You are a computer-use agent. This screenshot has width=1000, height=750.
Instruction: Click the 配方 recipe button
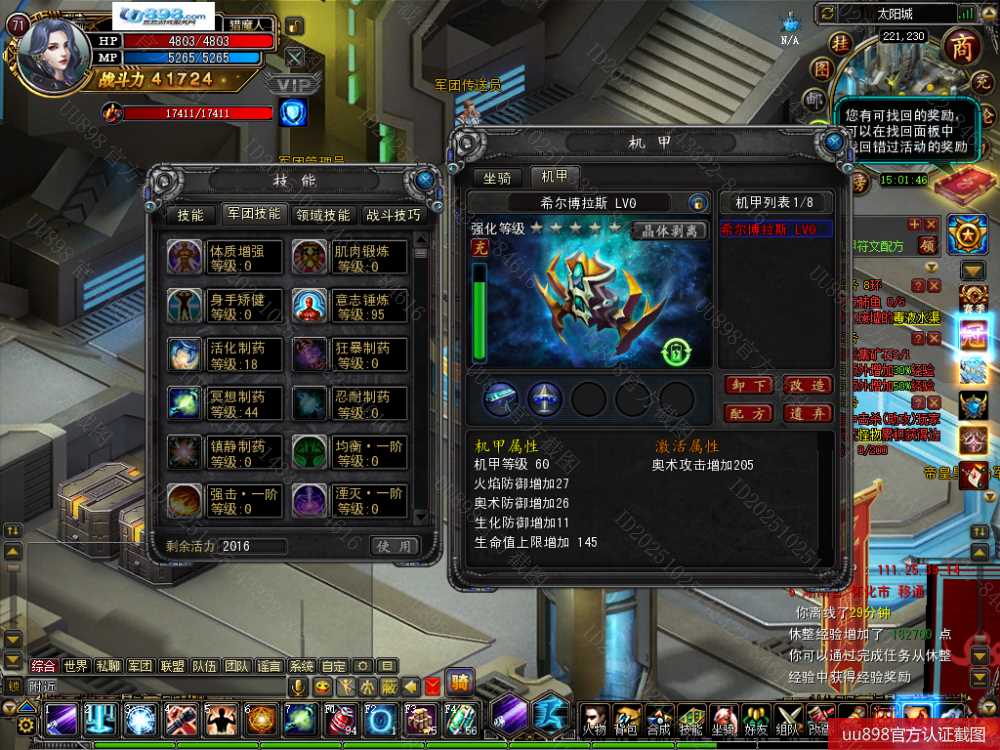click(749, 413)
